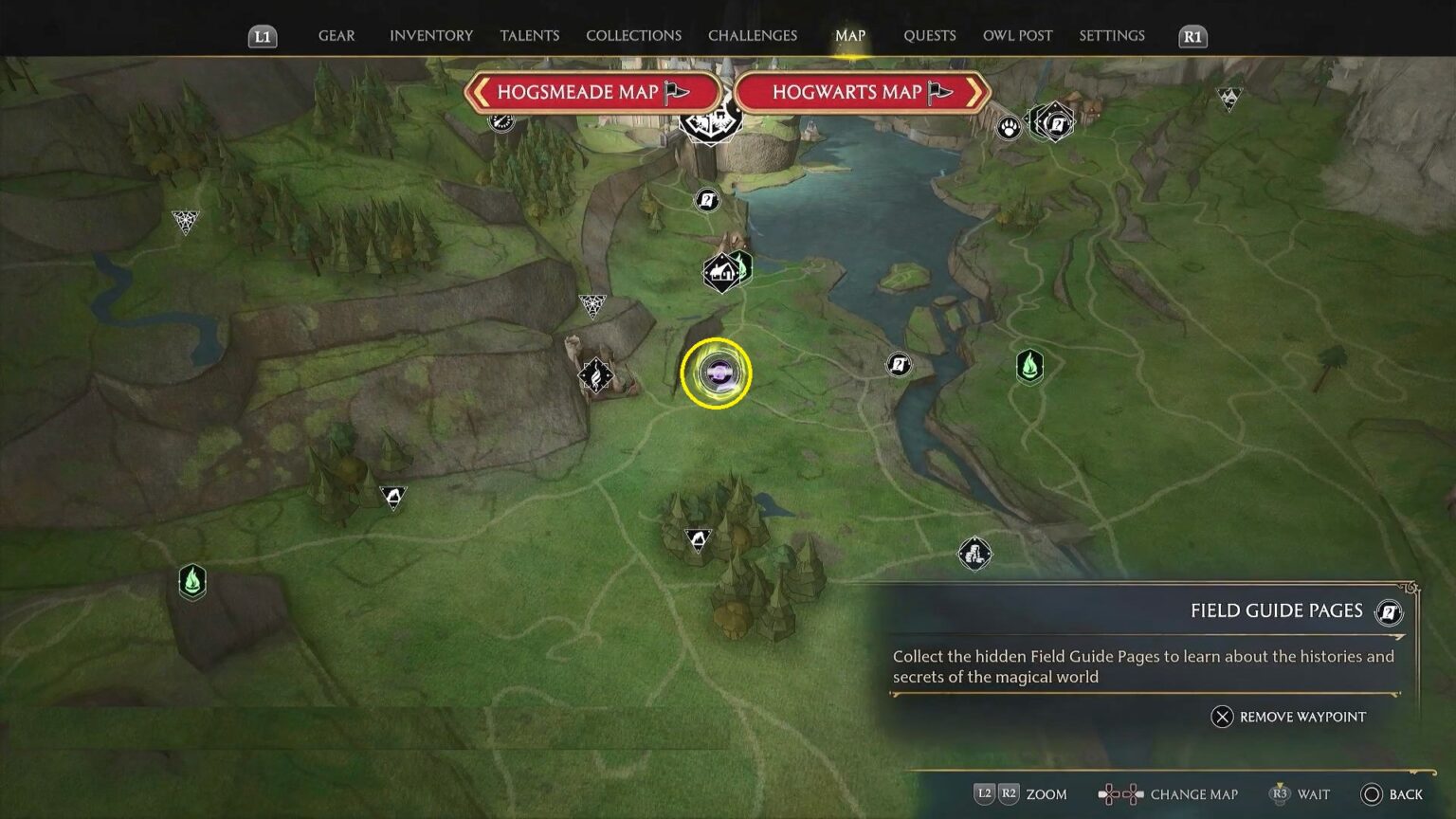Viewport: 1456px width, 819px height.
Task: Click the Field Guide Page icon below Hogwarts castle
Action: click(707, 200)
